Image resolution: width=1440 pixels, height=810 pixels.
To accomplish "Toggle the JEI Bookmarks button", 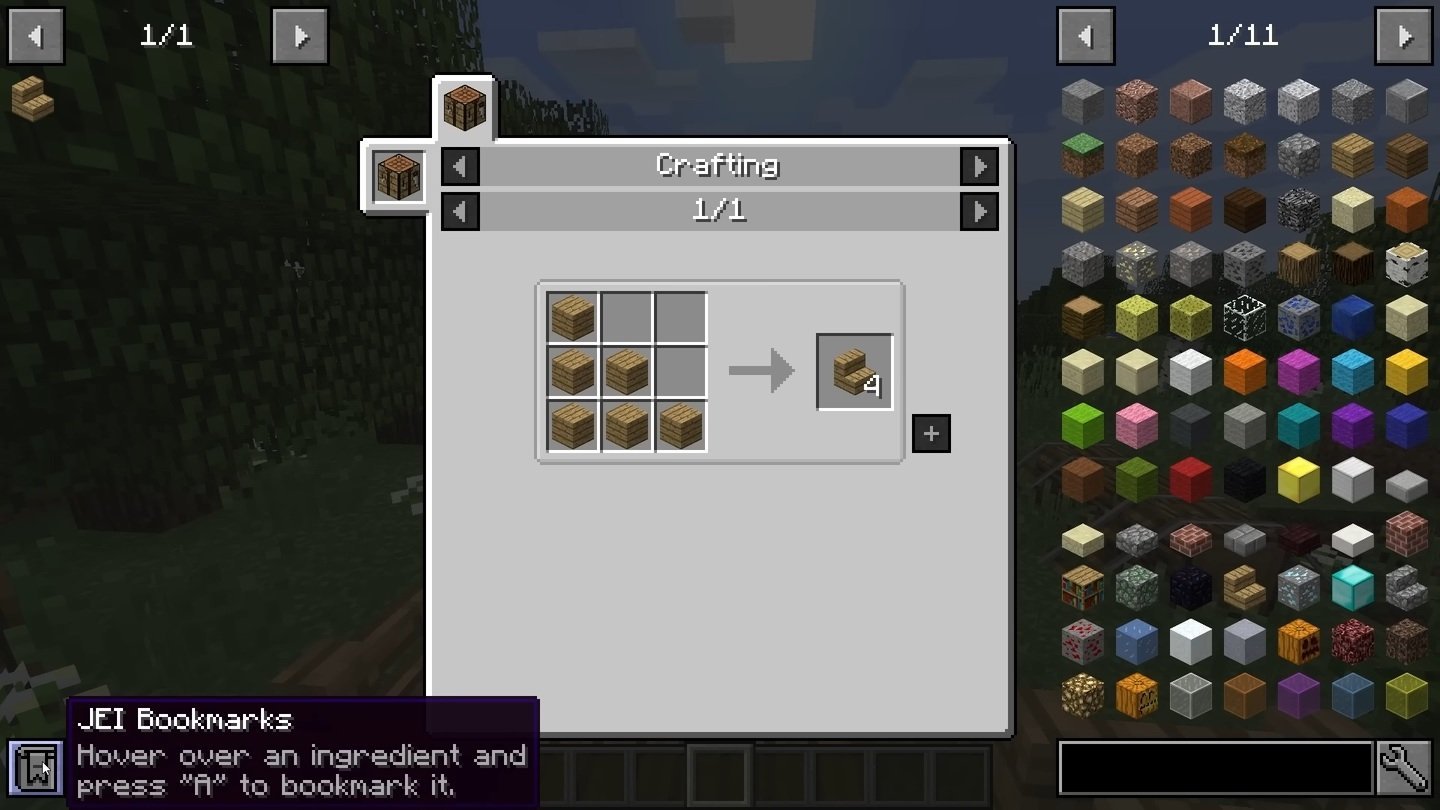I will pyautogui.click(x=35, y=767).
